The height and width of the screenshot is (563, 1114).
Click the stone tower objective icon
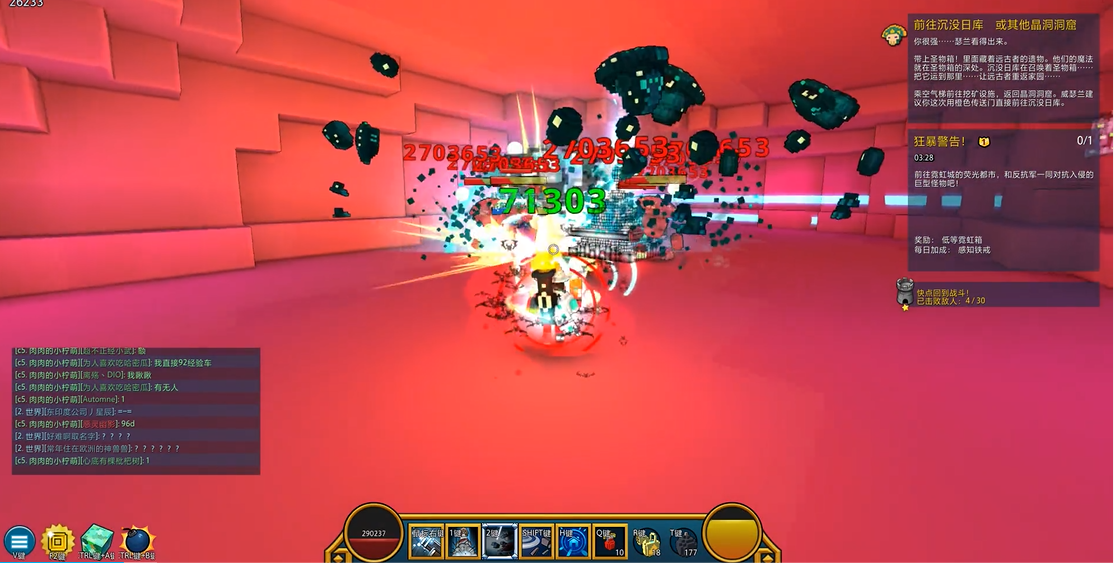point(904,293)
